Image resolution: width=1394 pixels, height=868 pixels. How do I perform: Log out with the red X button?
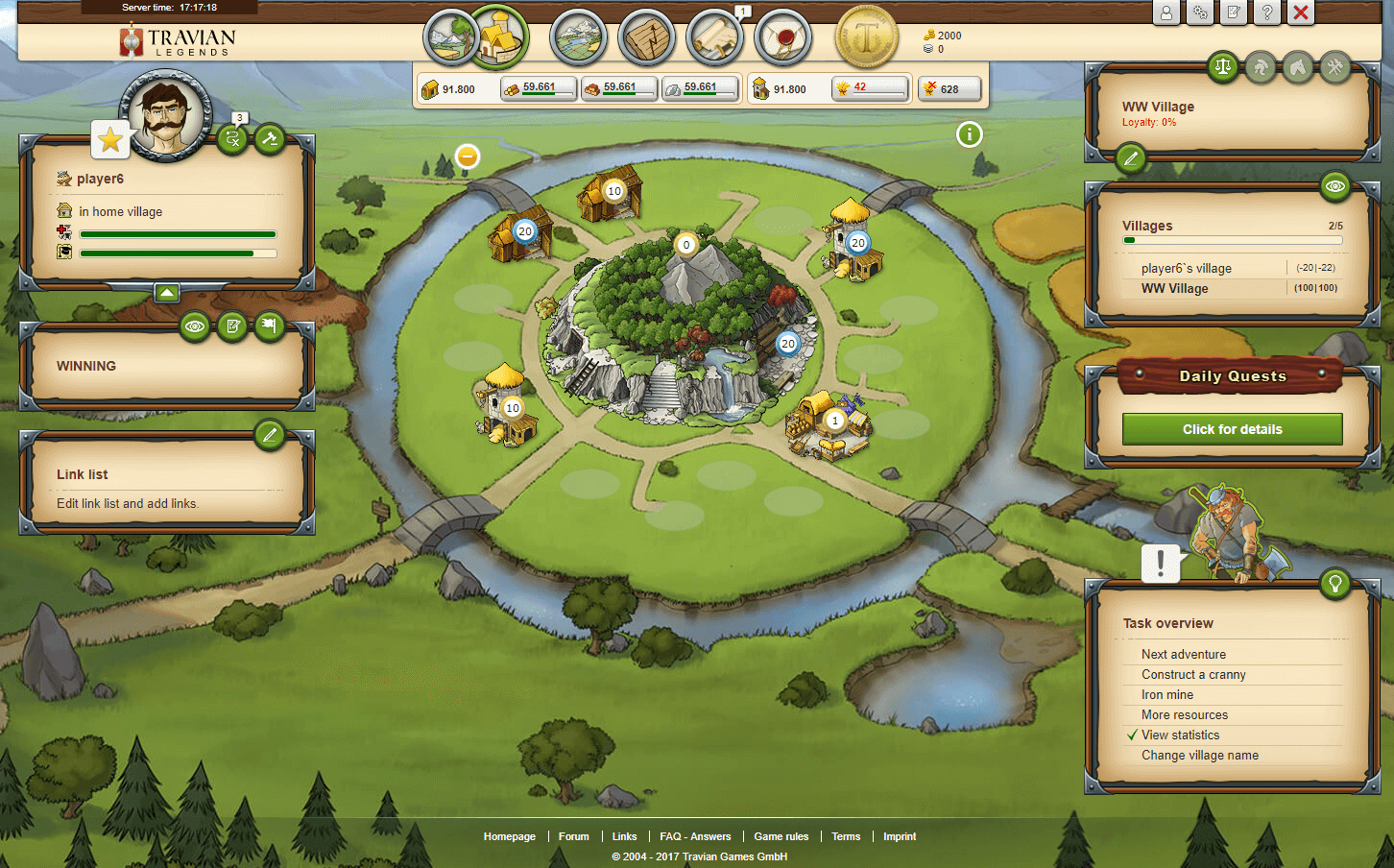[x=1301, y=12]
